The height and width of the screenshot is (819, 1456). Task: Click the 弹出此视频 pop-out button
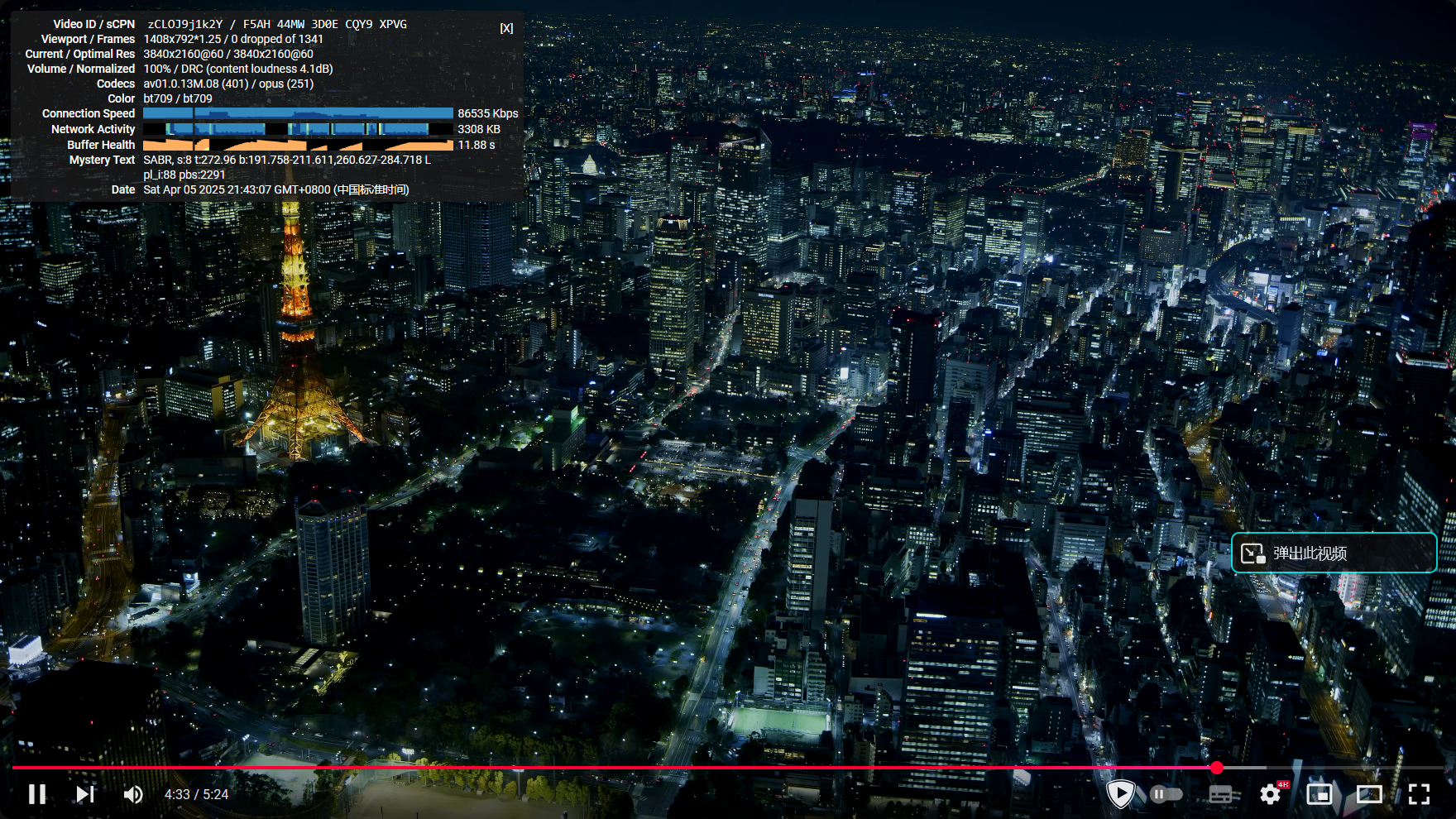1334,553
